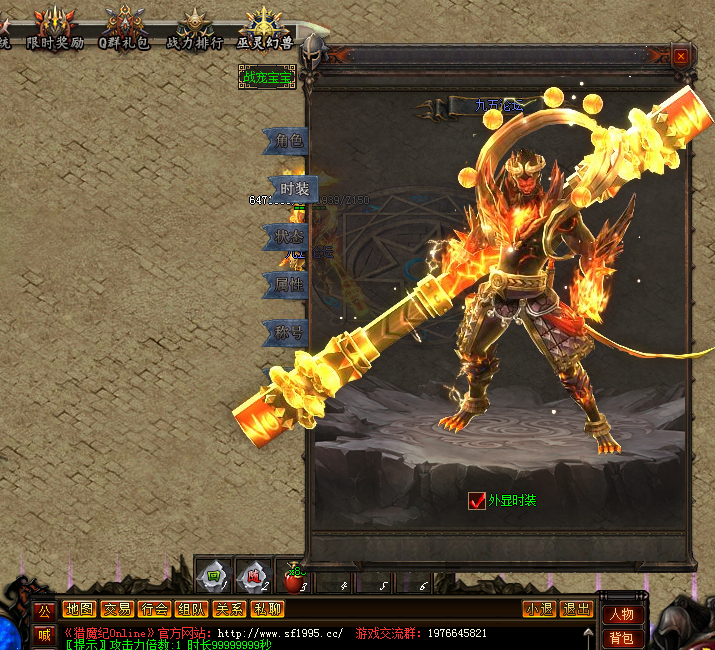715x650 pixels.
Task: Open the 状态 tab
Action: pos(289,237)
